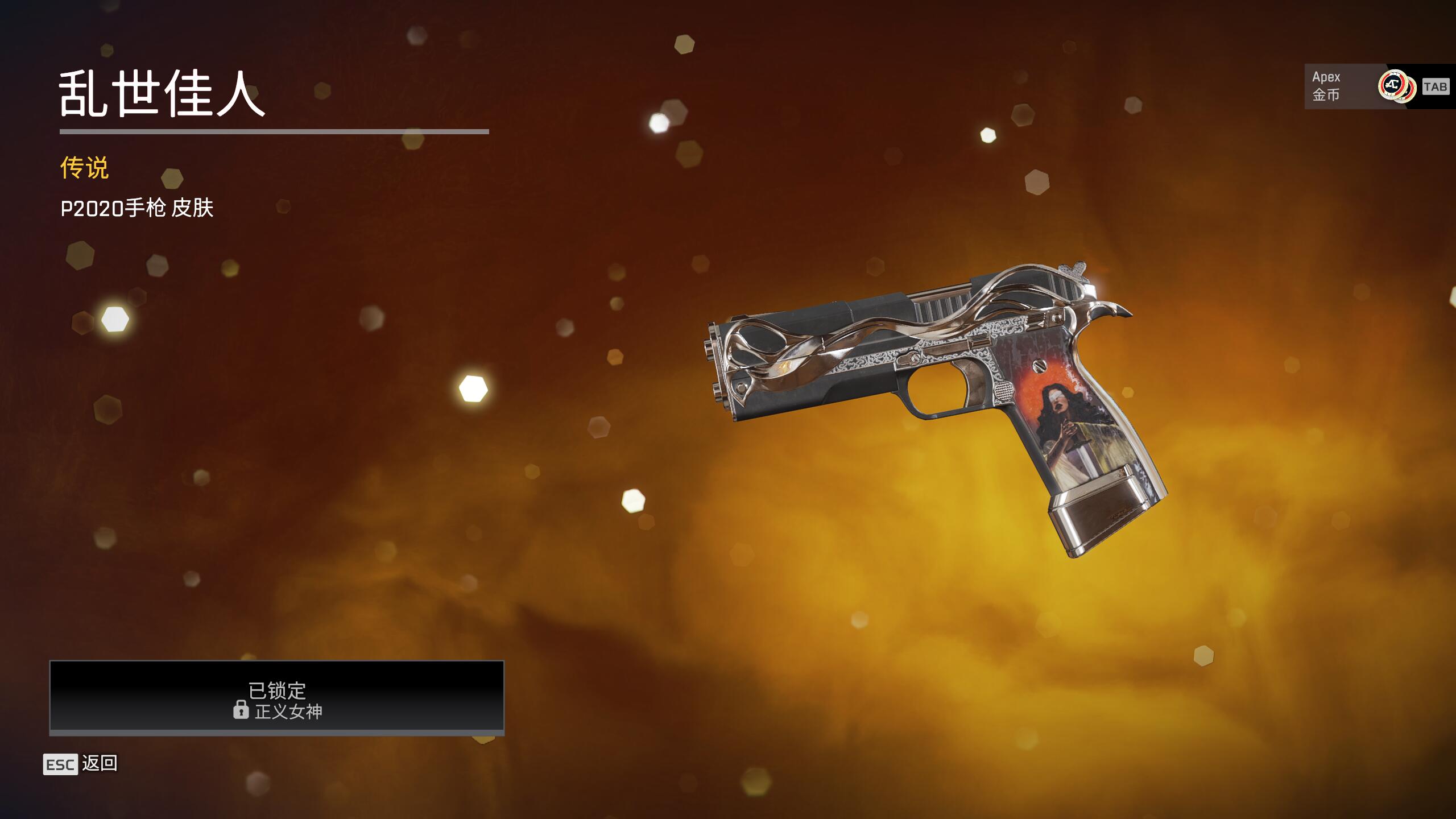Go back using the 返回 button
Image resolution: width=1456 pixels, height=819 pixels.
click(81, 764)
